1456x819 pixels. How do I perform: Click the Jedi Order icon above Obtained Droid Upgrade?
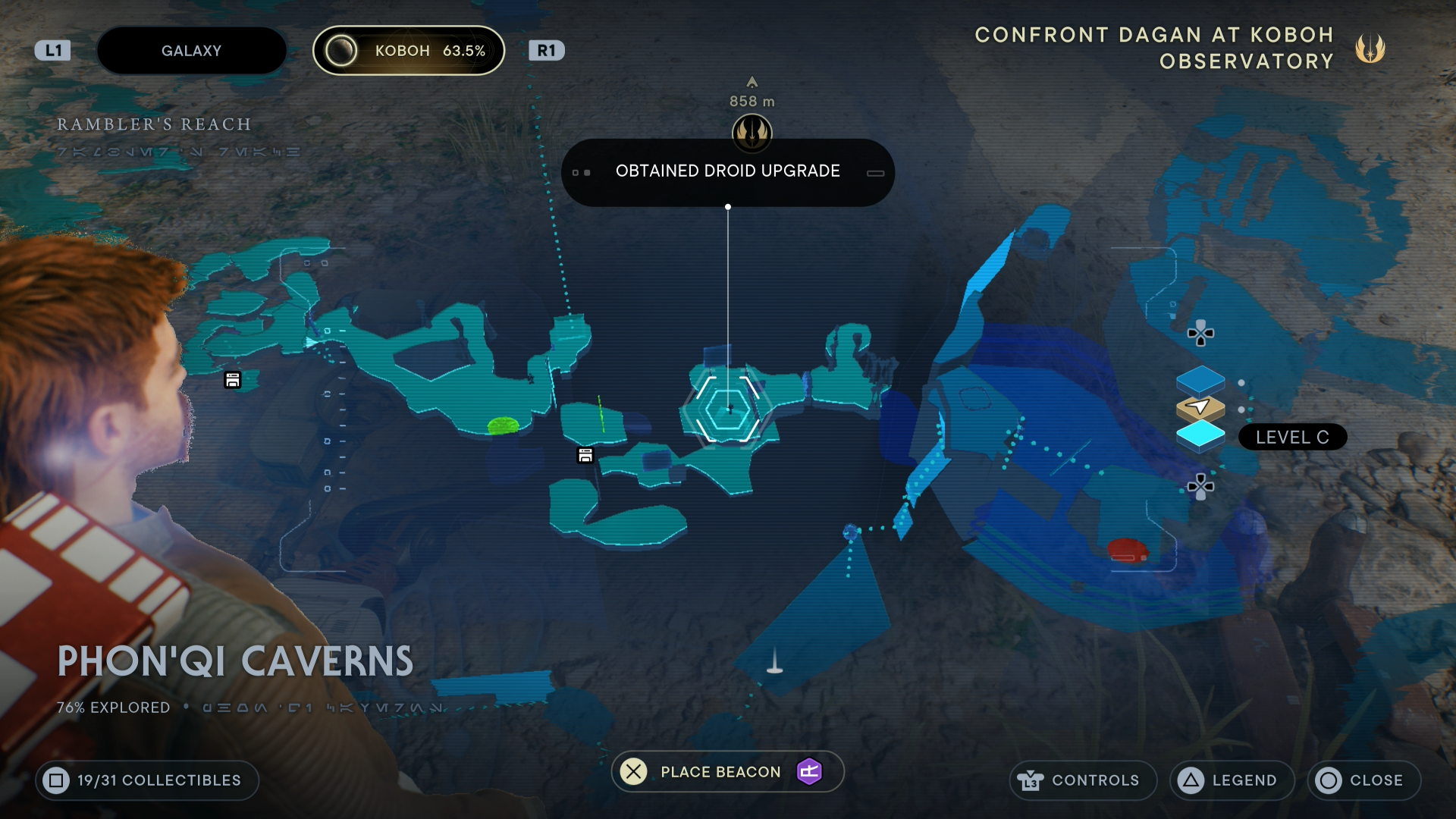752,133
